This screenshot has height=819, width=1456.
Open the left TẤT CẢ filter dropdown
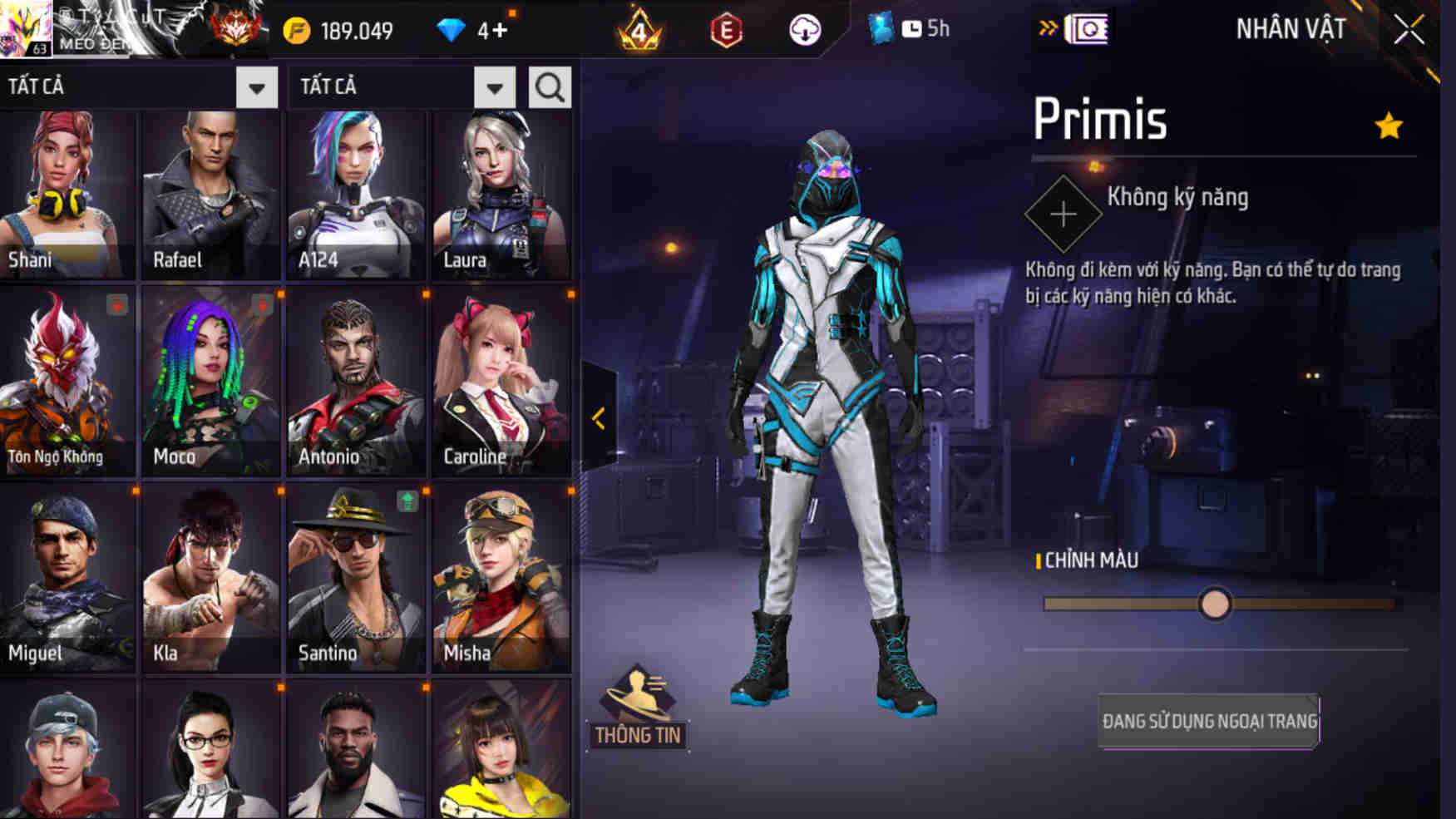[x=254, y=86]
